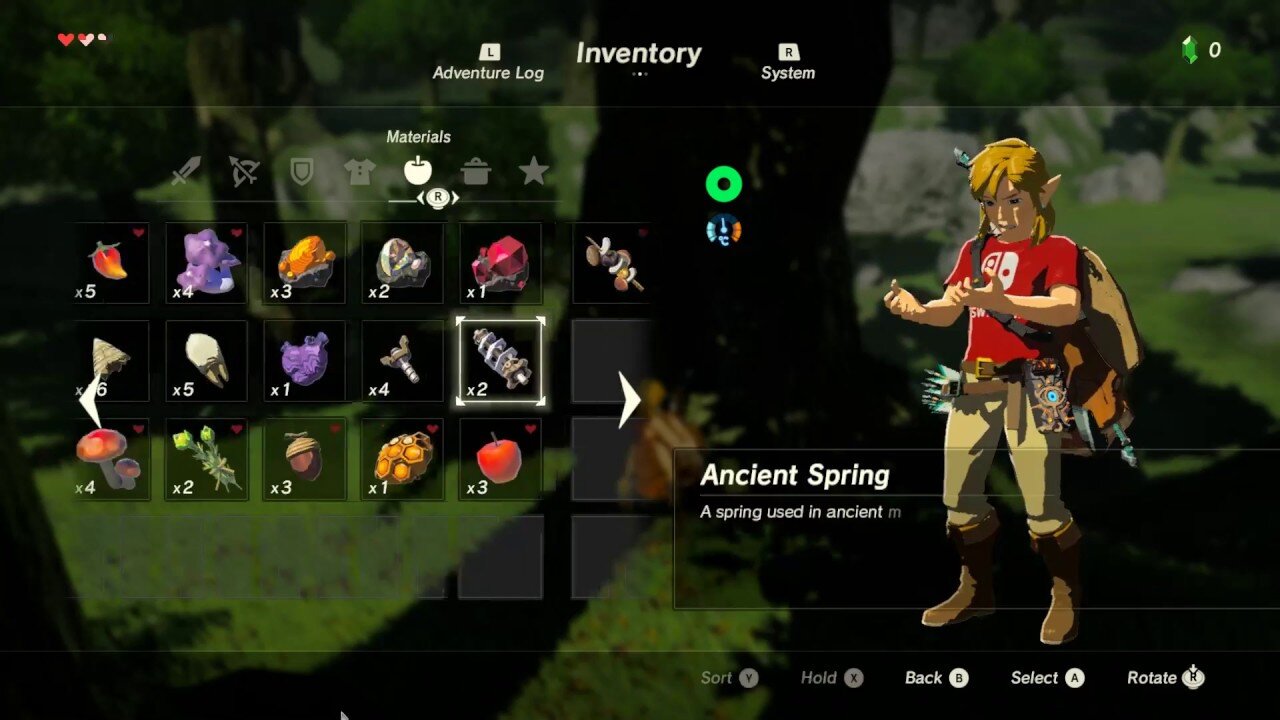Select the key items star category
Viewport: 1280px width, 720px height.
[534, 171]
